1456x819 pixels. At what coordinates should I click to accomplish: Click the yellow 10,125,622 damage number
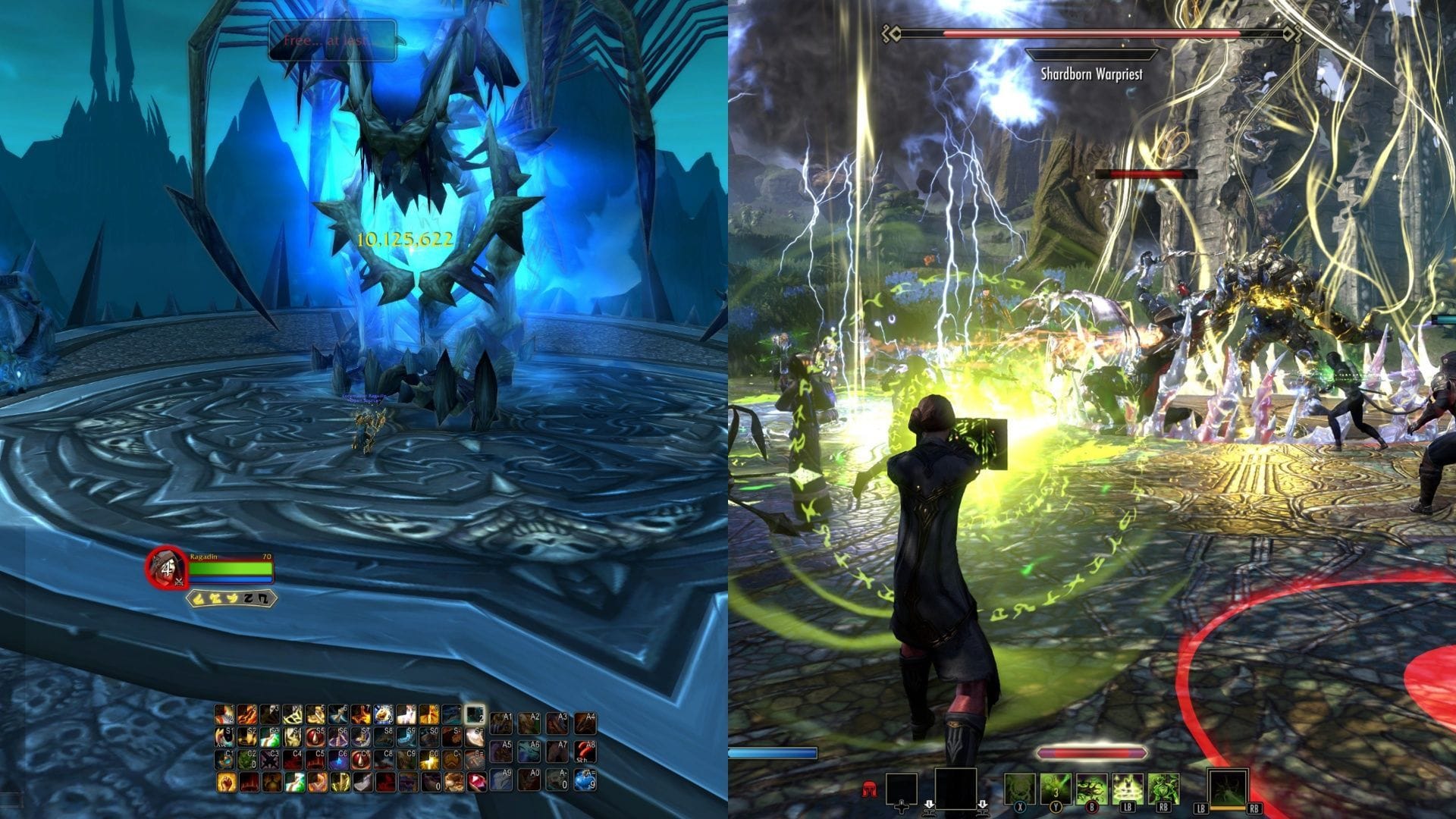(x=406, y=241)
